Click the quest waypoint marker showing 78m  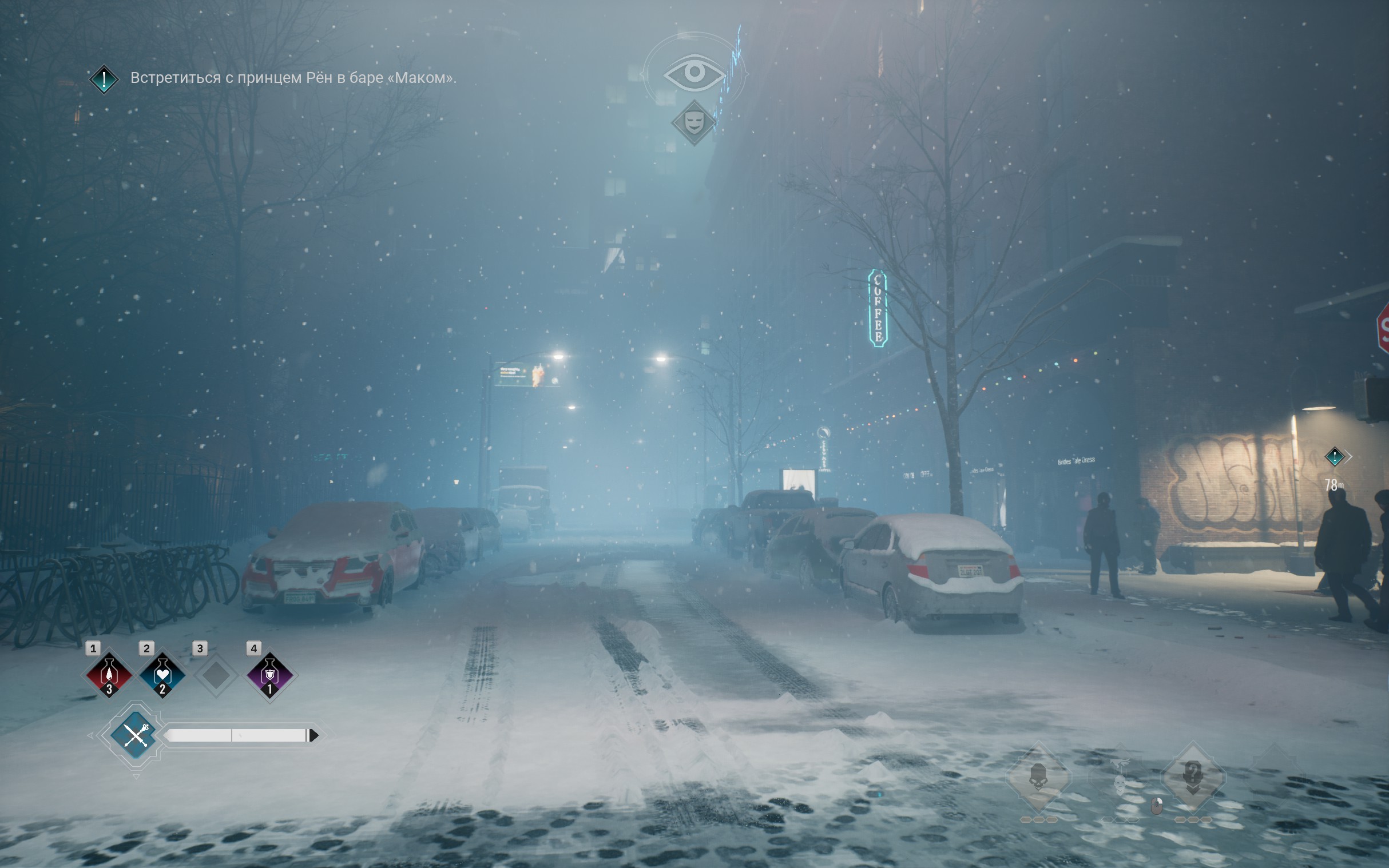(1335, 457)
